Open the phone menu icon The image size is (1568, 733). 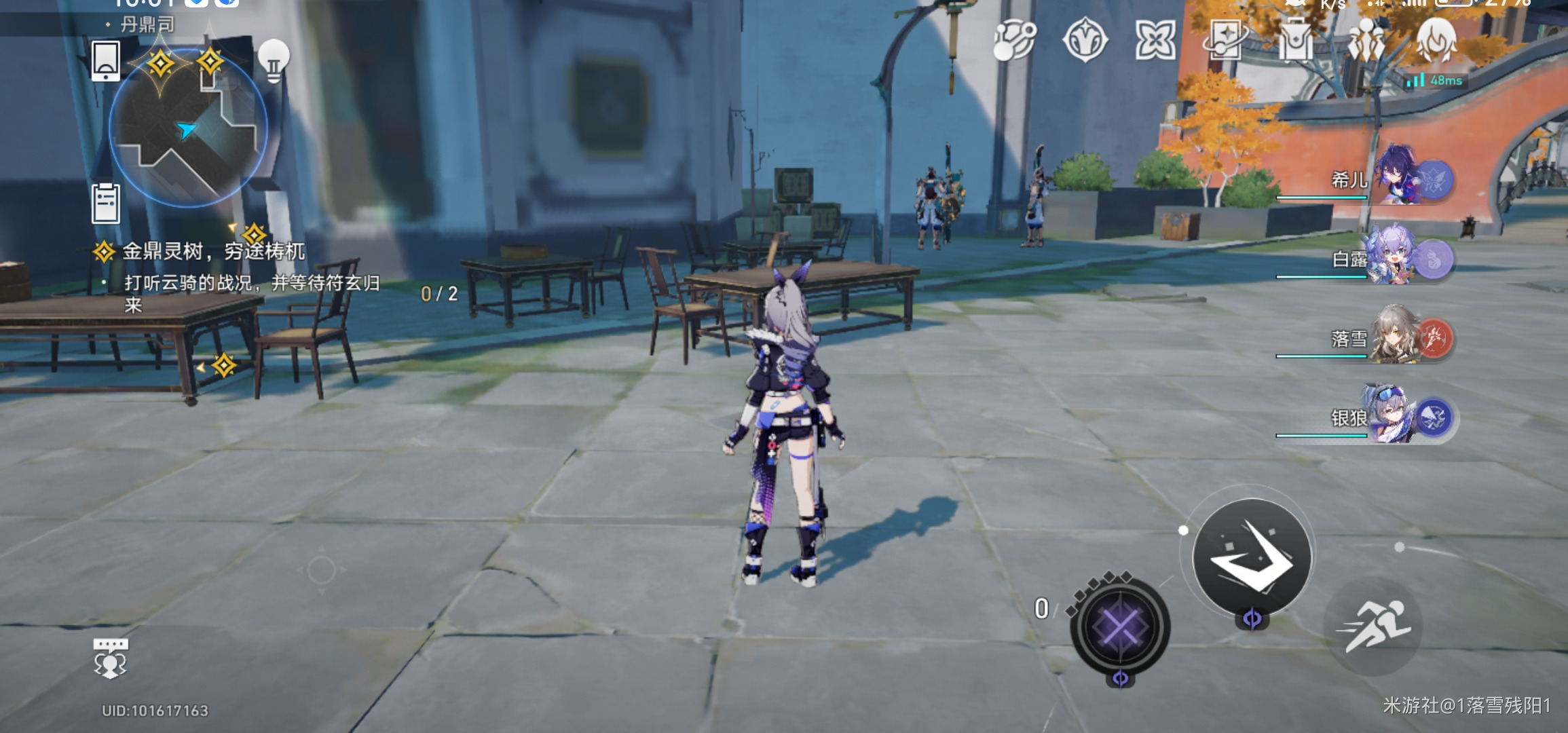point(106,61)
